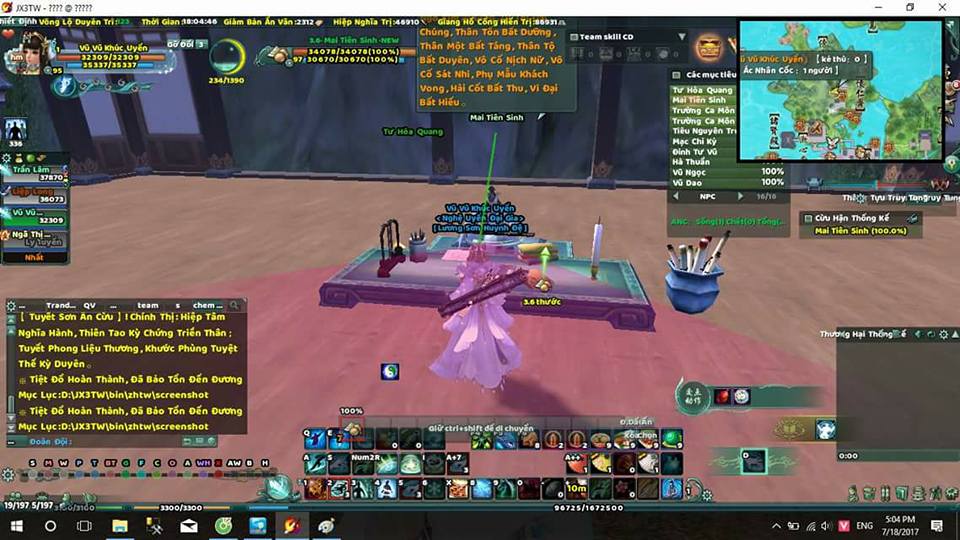
Task: Expand the Team skill CD dropdown
Action: coord(682,37)
